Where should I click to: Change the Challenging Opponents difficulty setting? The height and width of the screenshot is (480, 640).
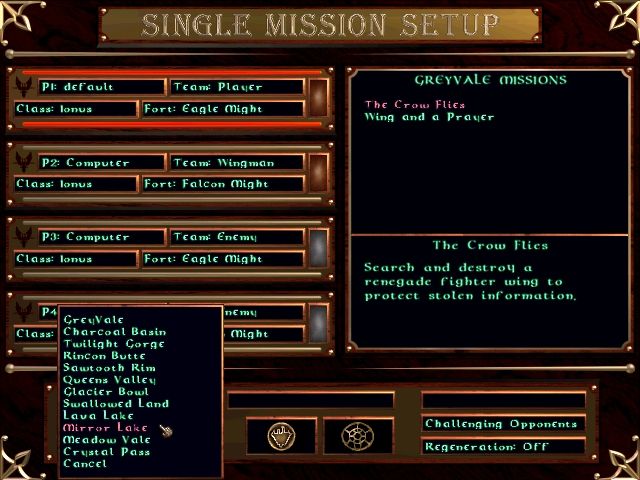tap(503, 424)
